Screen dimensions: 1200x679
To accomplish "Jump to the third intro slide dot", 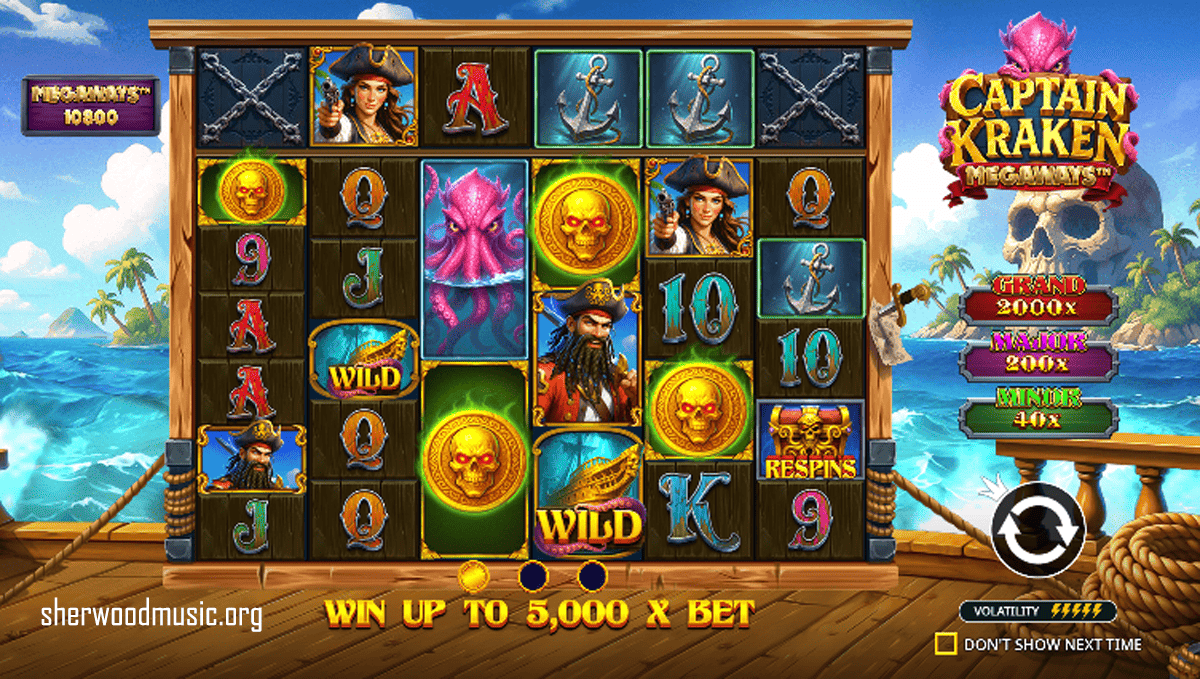I will pyautogui.click(x=592, y=576).
